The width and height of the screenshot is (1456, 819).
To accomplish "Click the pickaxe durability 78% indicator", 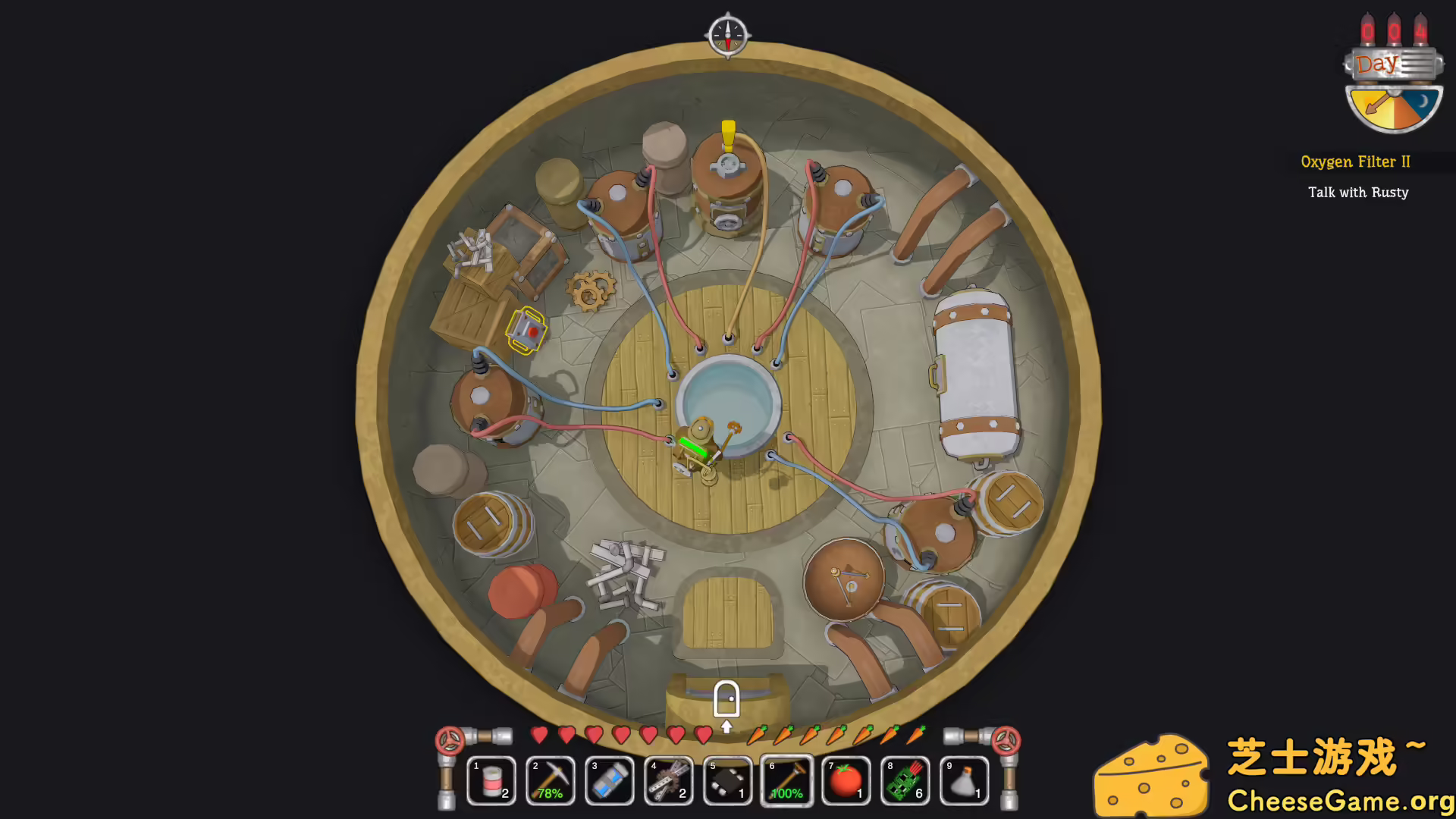I will (551, 793).
